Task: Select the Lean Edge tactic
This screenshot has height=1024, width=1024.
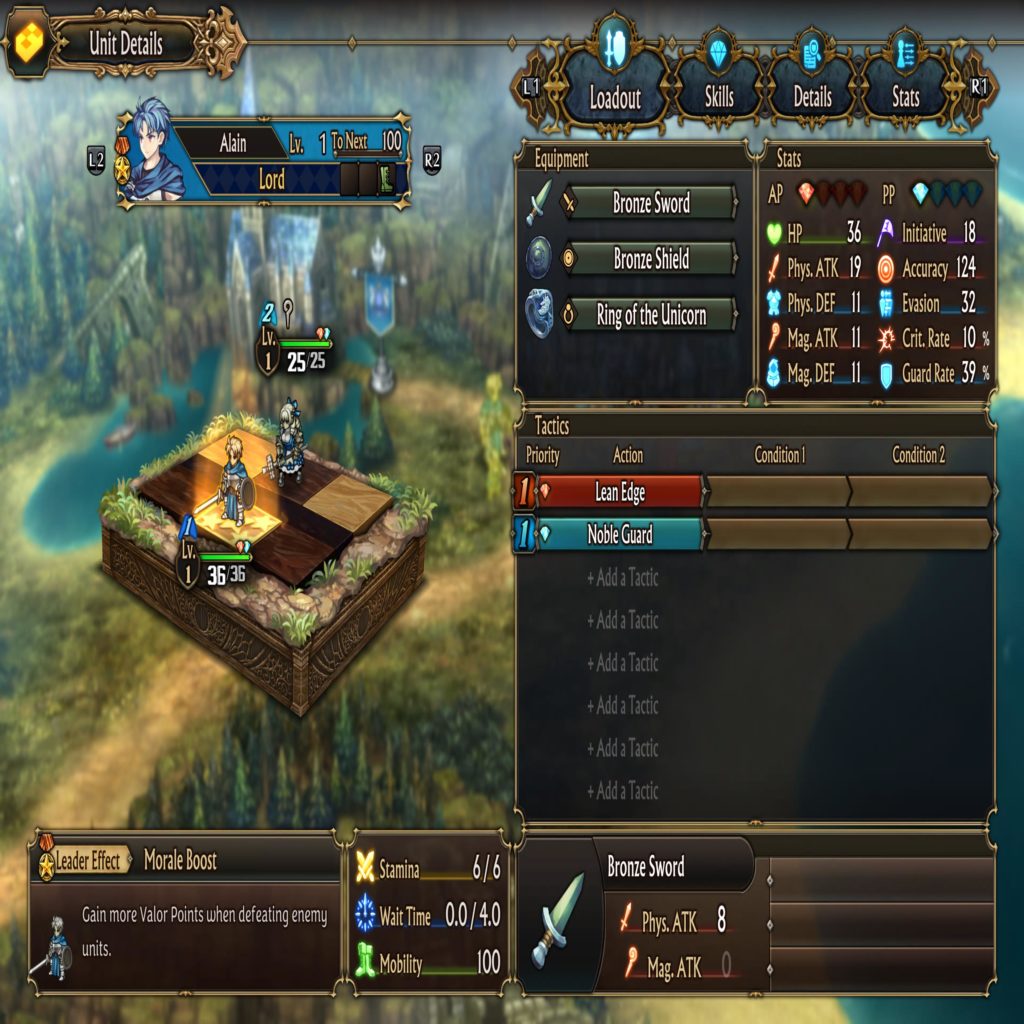Action: [x=620, y=492]
